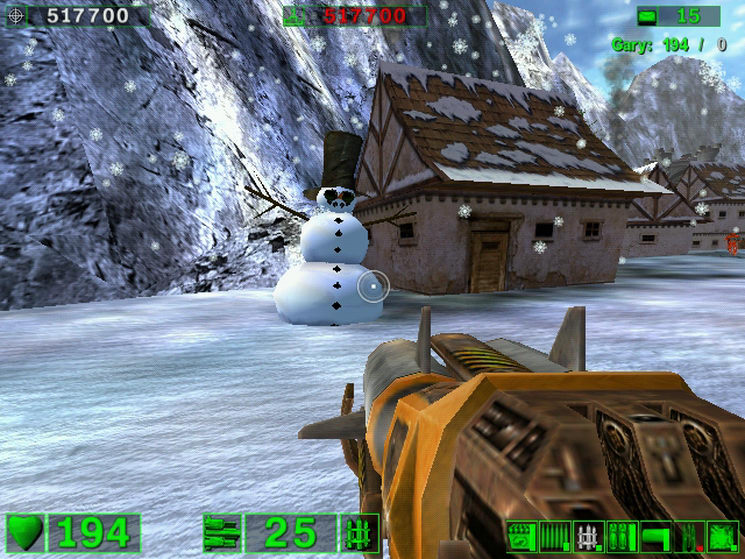Open the message icon next to 15
Viewport: 745px width, 559px height.
pyautogui.click(x=649, y=16)
